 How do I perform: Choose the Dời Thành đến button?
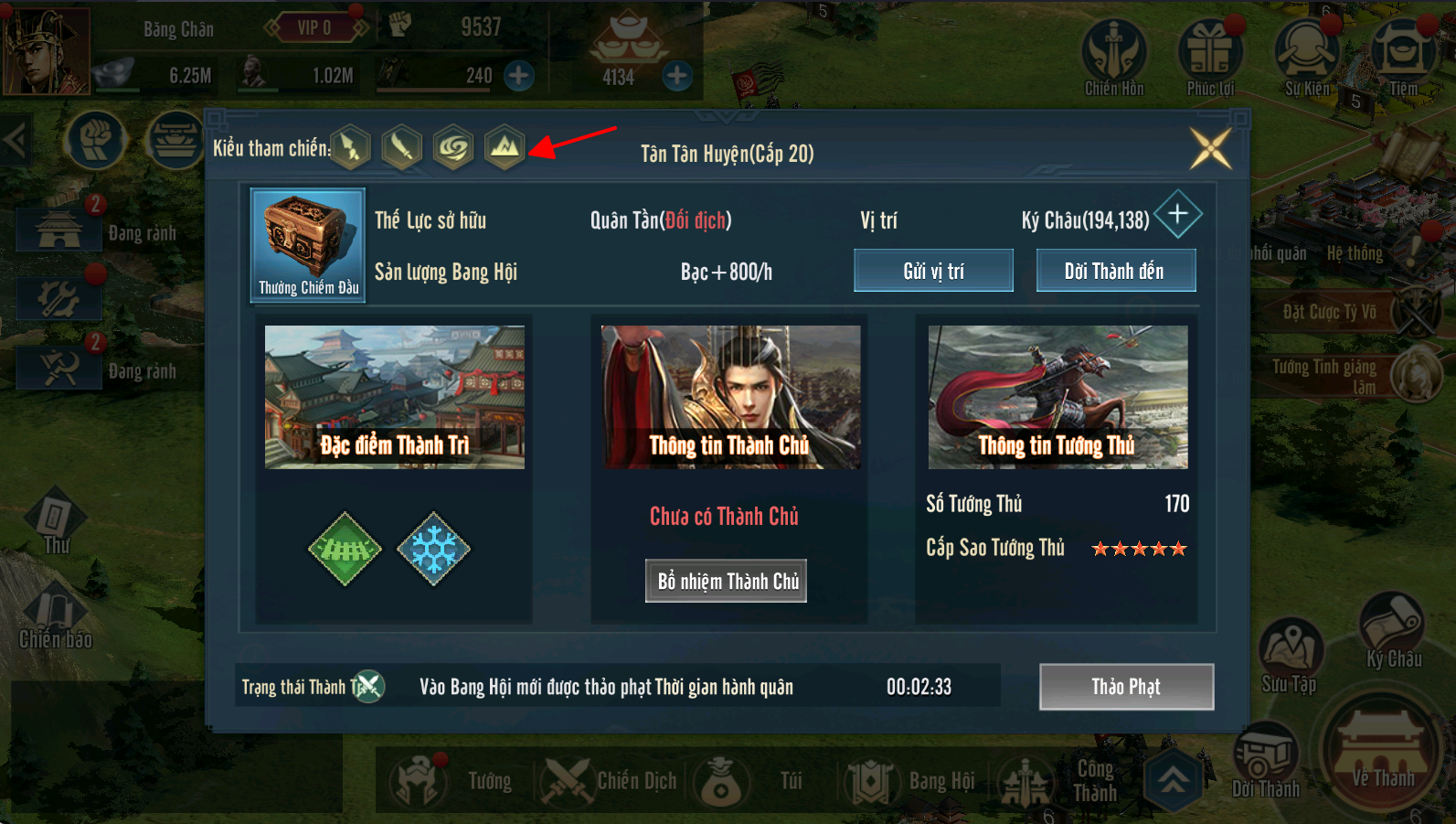tap(1115, 271)
